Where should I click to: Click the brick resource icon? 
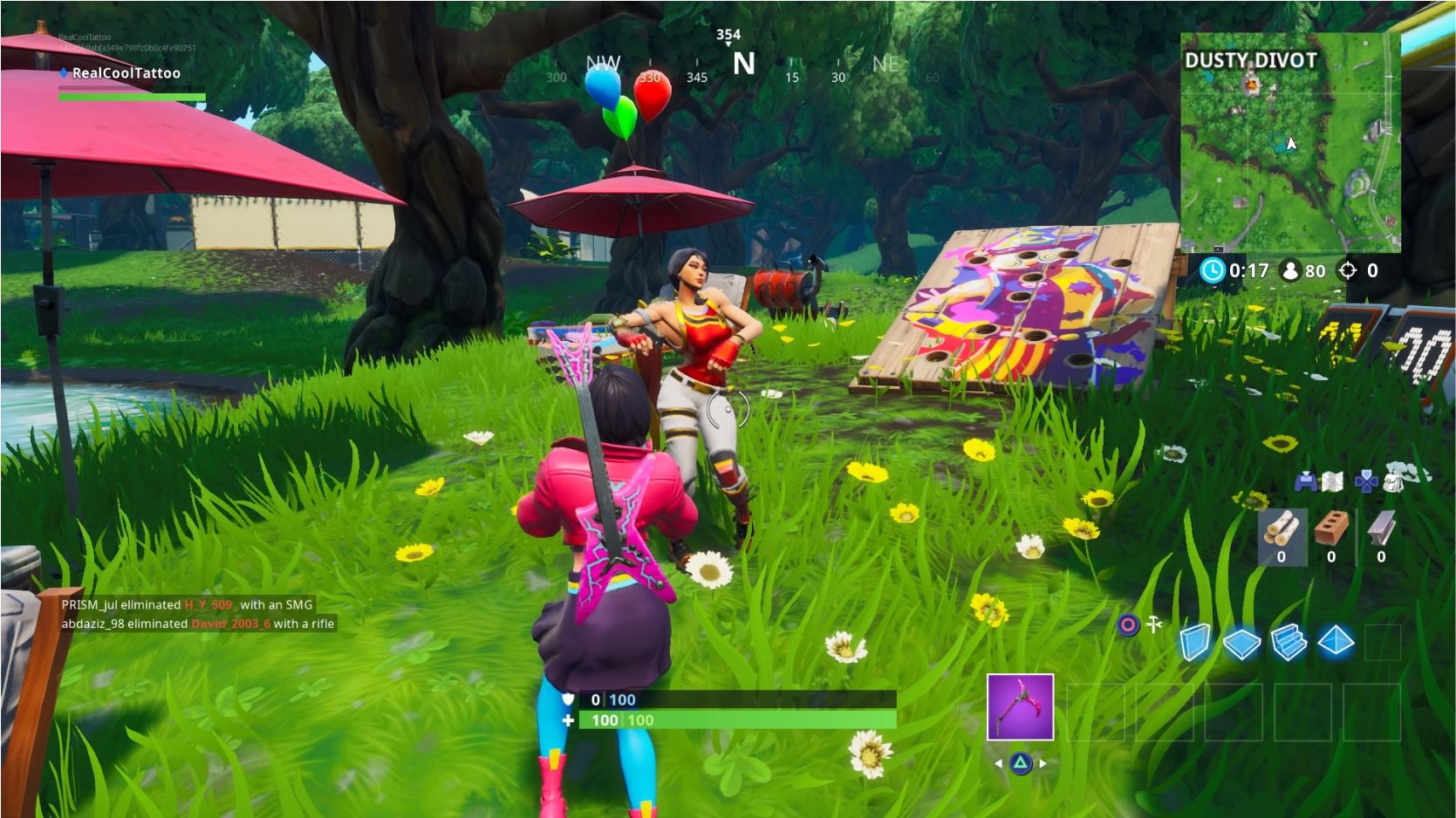[x=1331, y=528]
